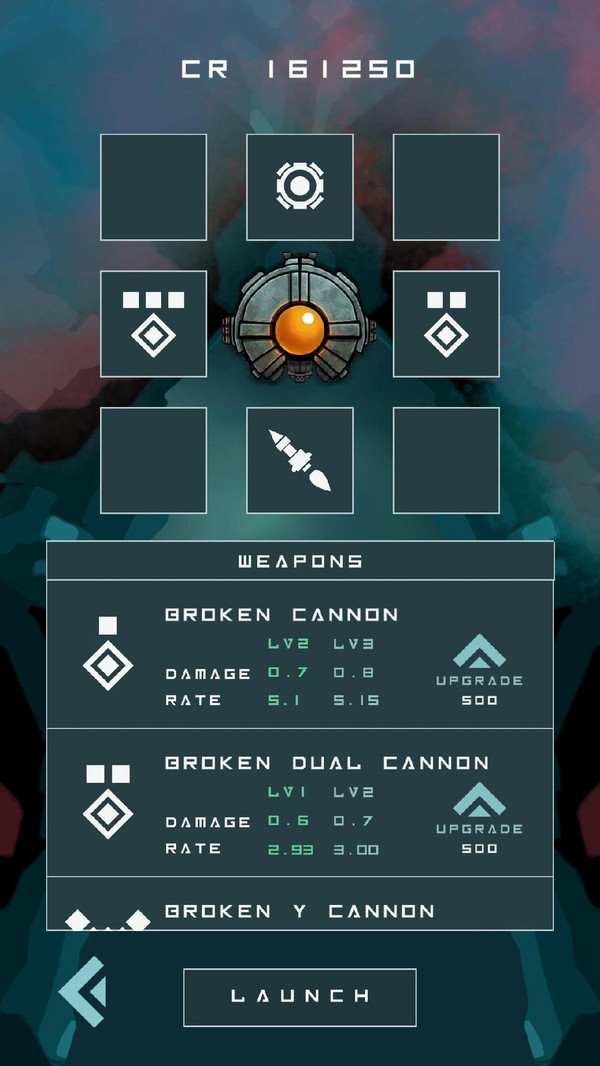
Task: Select the equipped dual cannon slot
Action: coord(446,324)
